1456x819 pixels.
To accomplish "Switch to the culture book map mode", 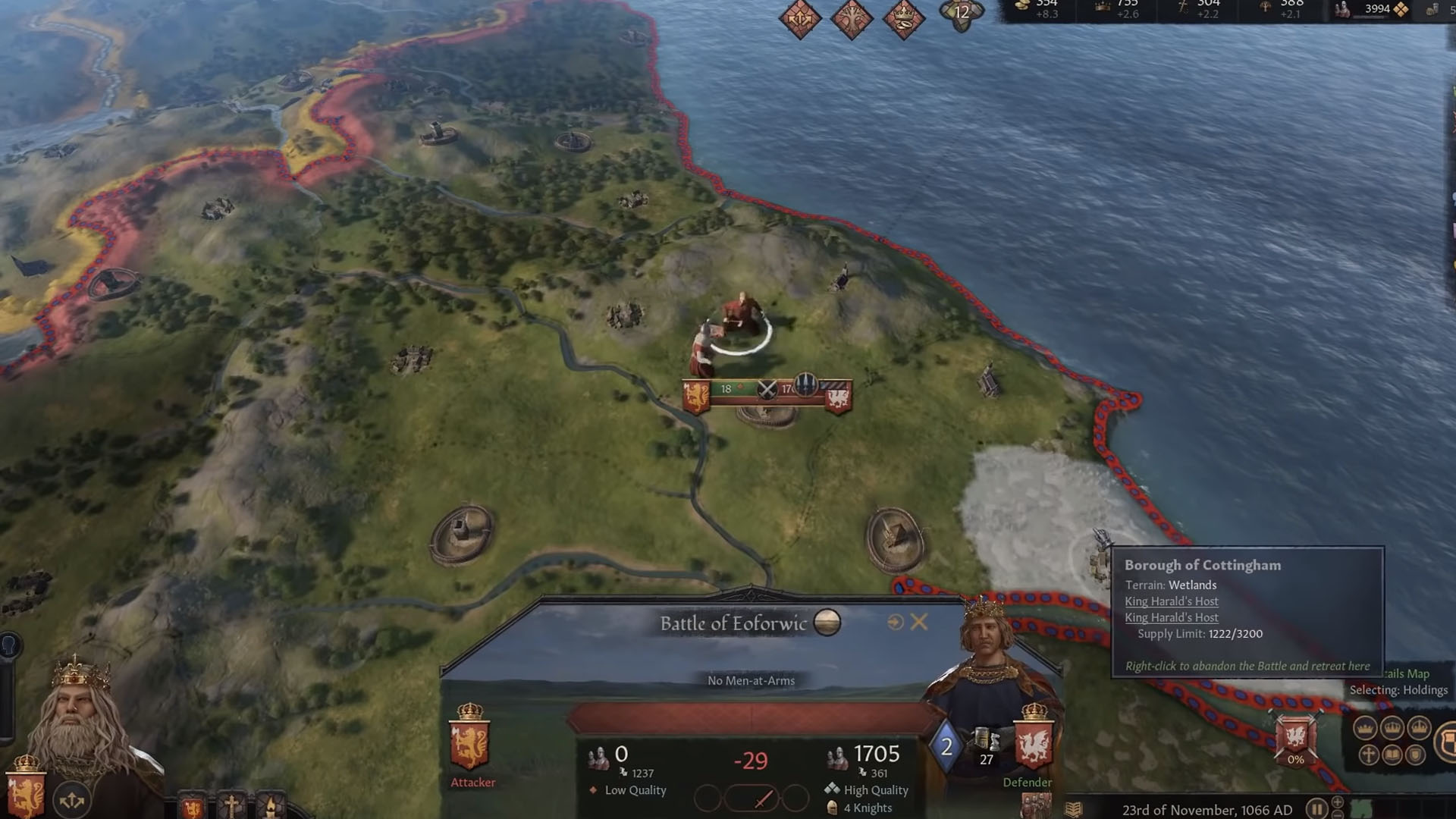I will point(1392,755).
